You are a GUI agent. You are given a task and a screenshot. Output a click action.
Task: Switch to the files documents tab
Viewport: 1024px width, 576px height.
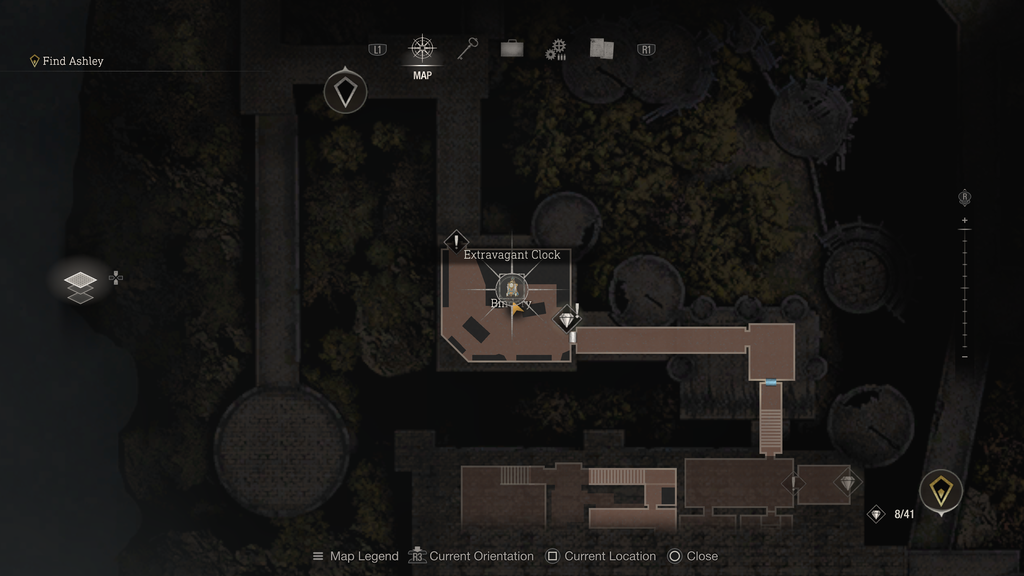coord(601,49)
